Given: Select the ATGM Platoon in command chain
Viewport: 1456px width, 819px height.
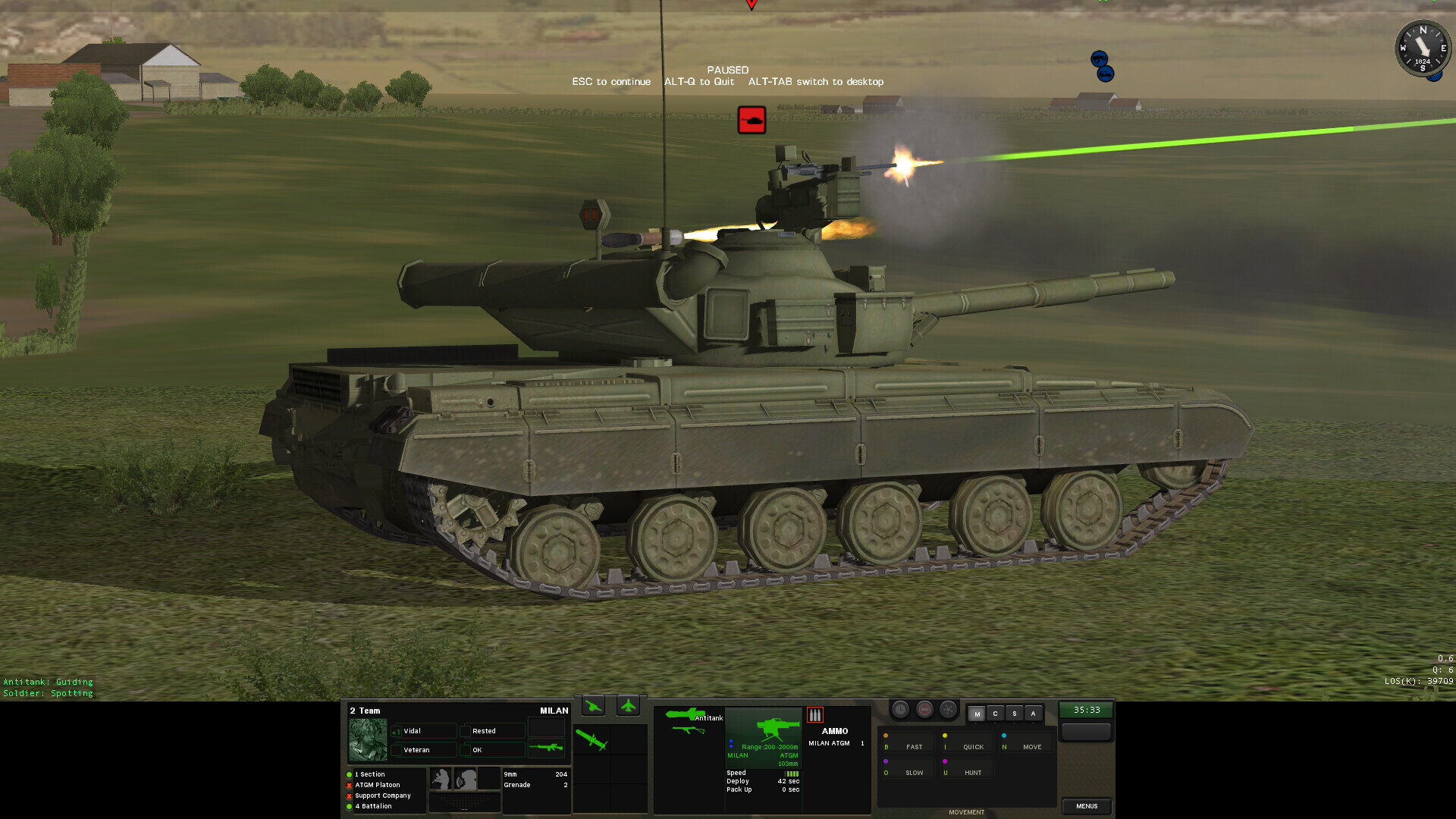Looking at the screenshot, I should pos(377,785).
